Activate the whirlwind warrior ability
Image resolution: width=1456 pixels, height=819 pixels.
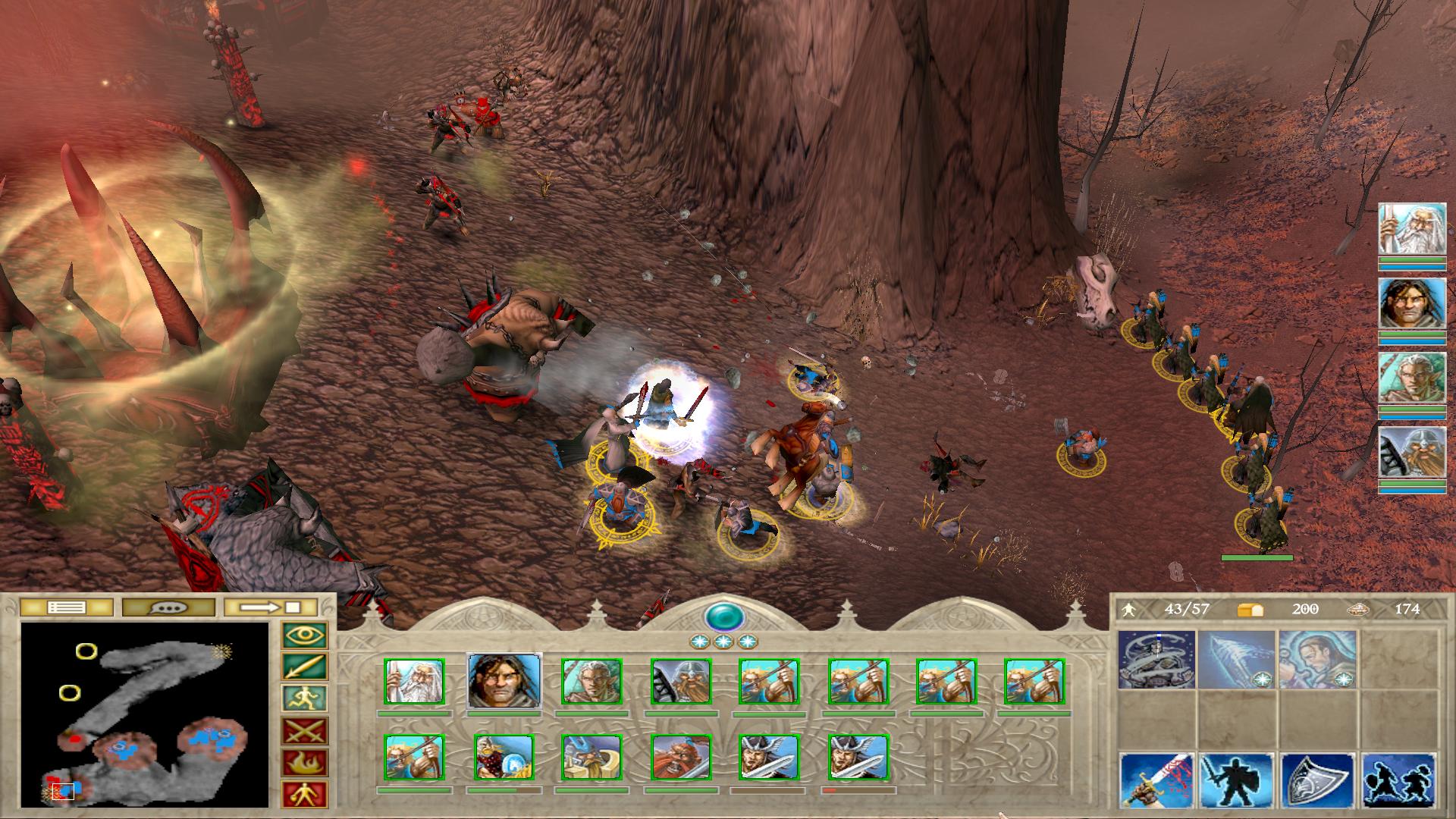tap(1156, 660)
